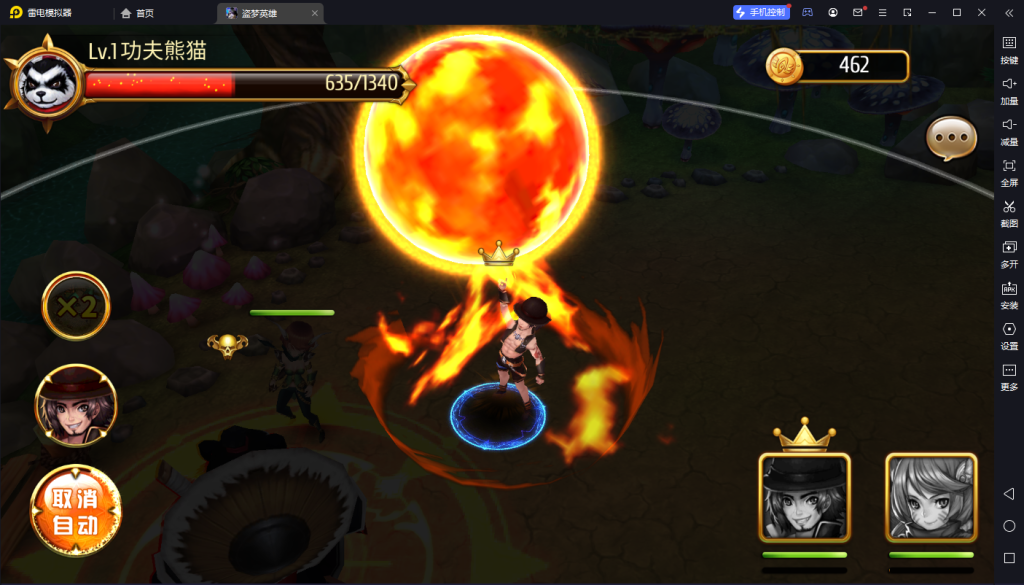1024x585 pixels.
Task: Activate the hat hero's round skill icon
Action: point(76,405)
